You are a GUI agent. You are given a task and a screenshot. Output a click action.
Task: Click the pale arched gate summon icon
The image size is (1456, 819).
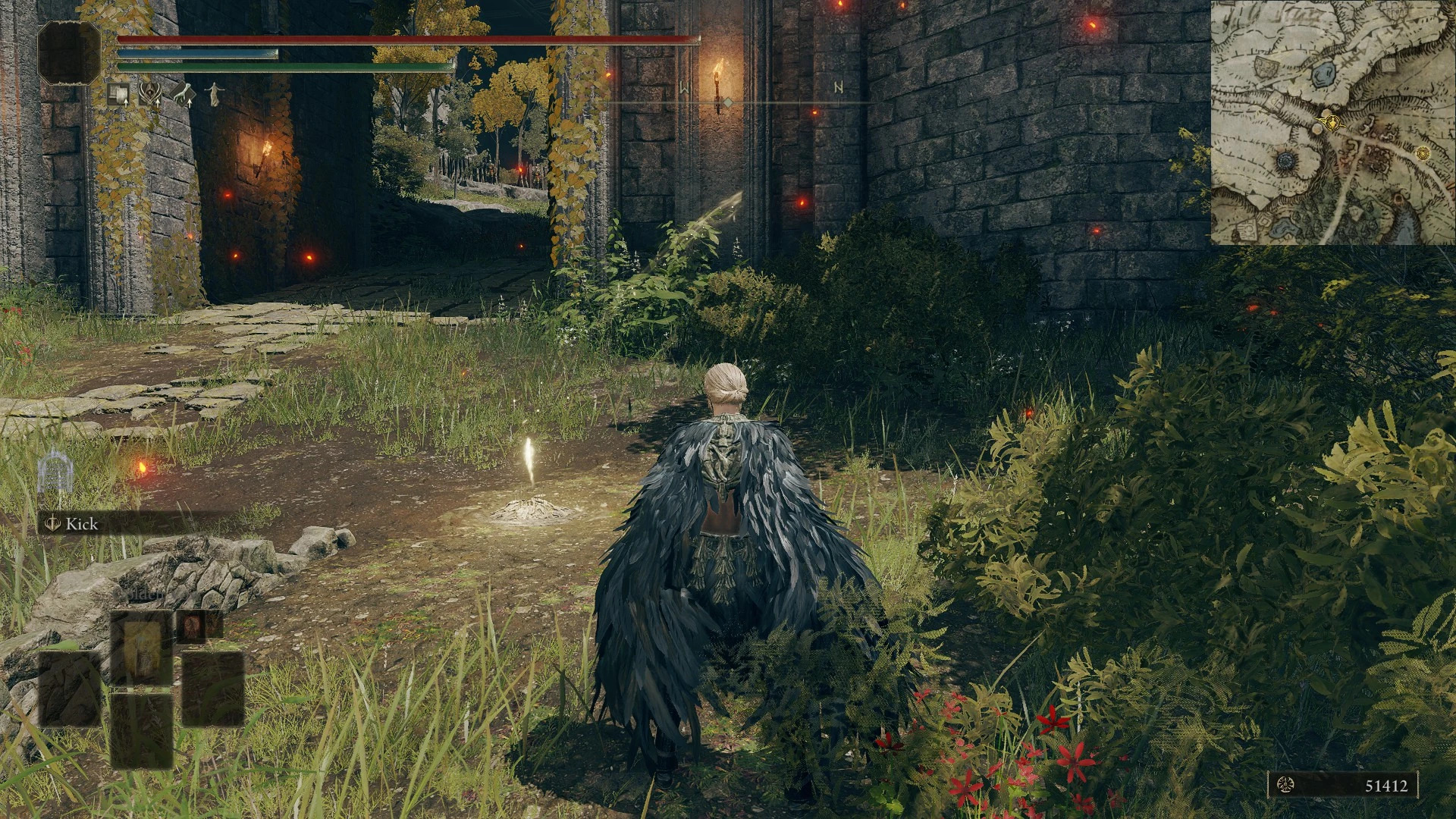coord(55,471)
